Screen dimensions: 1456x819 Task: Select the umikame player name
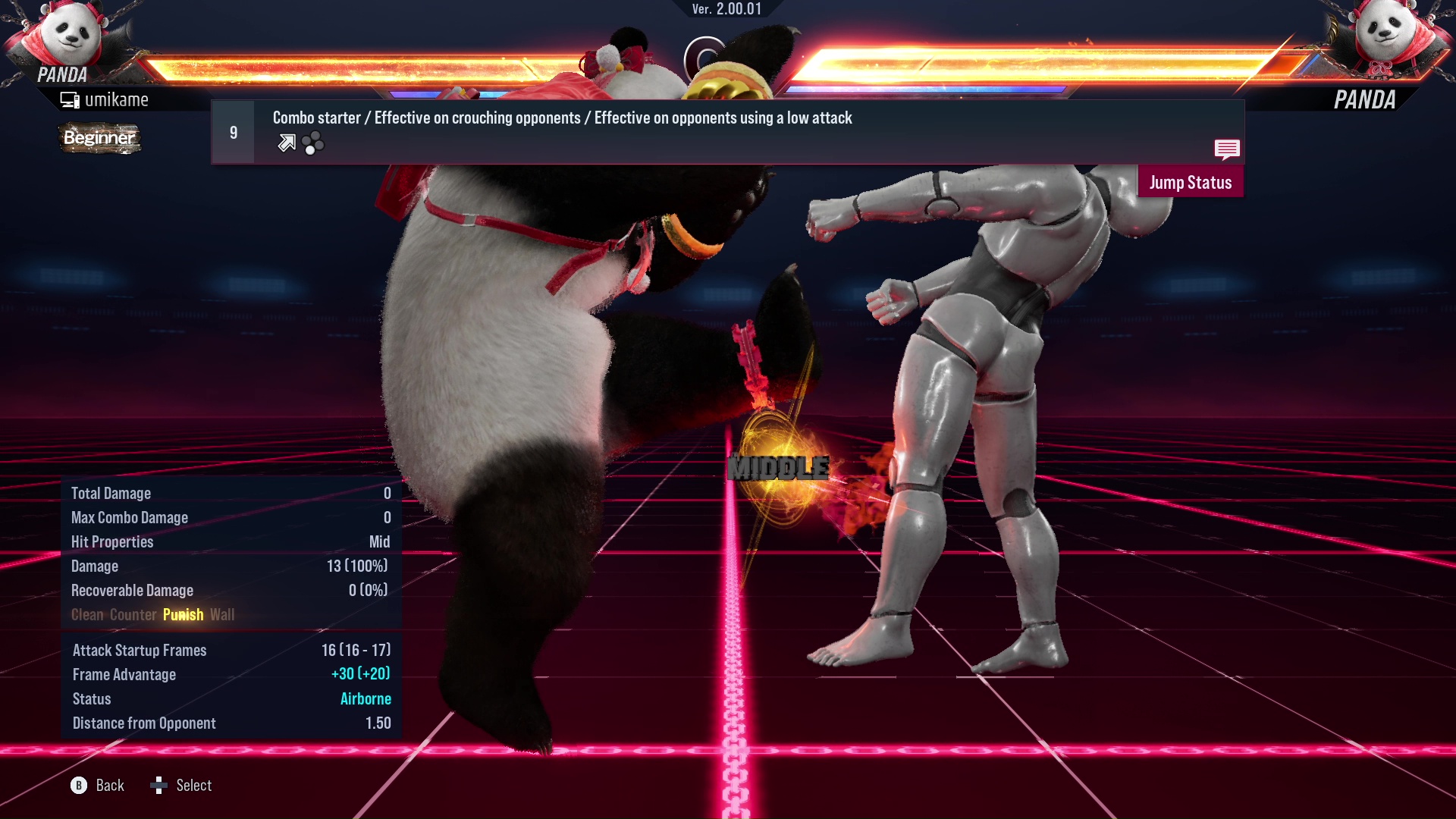pyautogui.click(x=118, y=99)
